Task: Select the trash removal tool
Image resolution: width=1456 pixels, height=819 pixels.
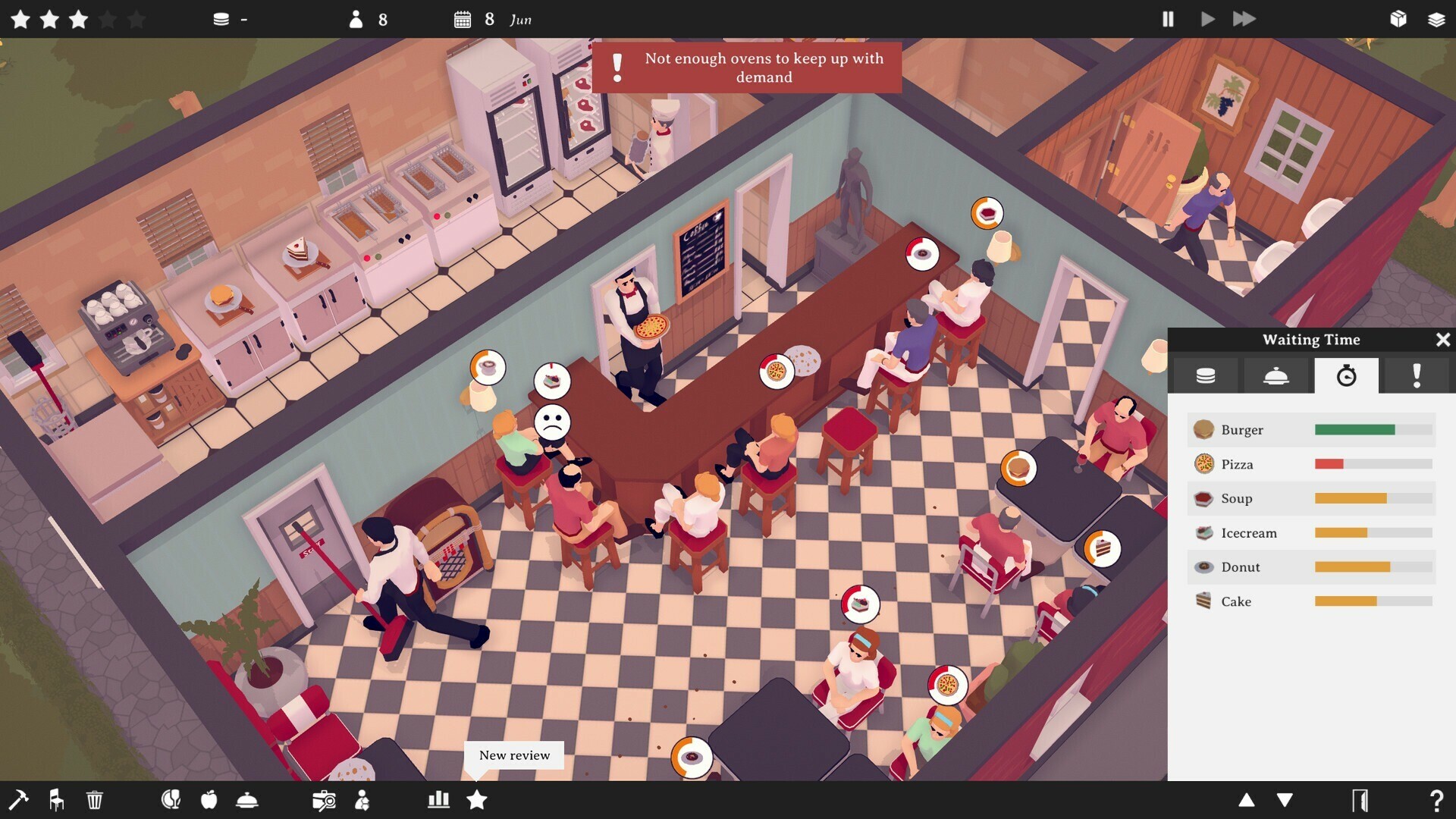Action: [94, 800]
